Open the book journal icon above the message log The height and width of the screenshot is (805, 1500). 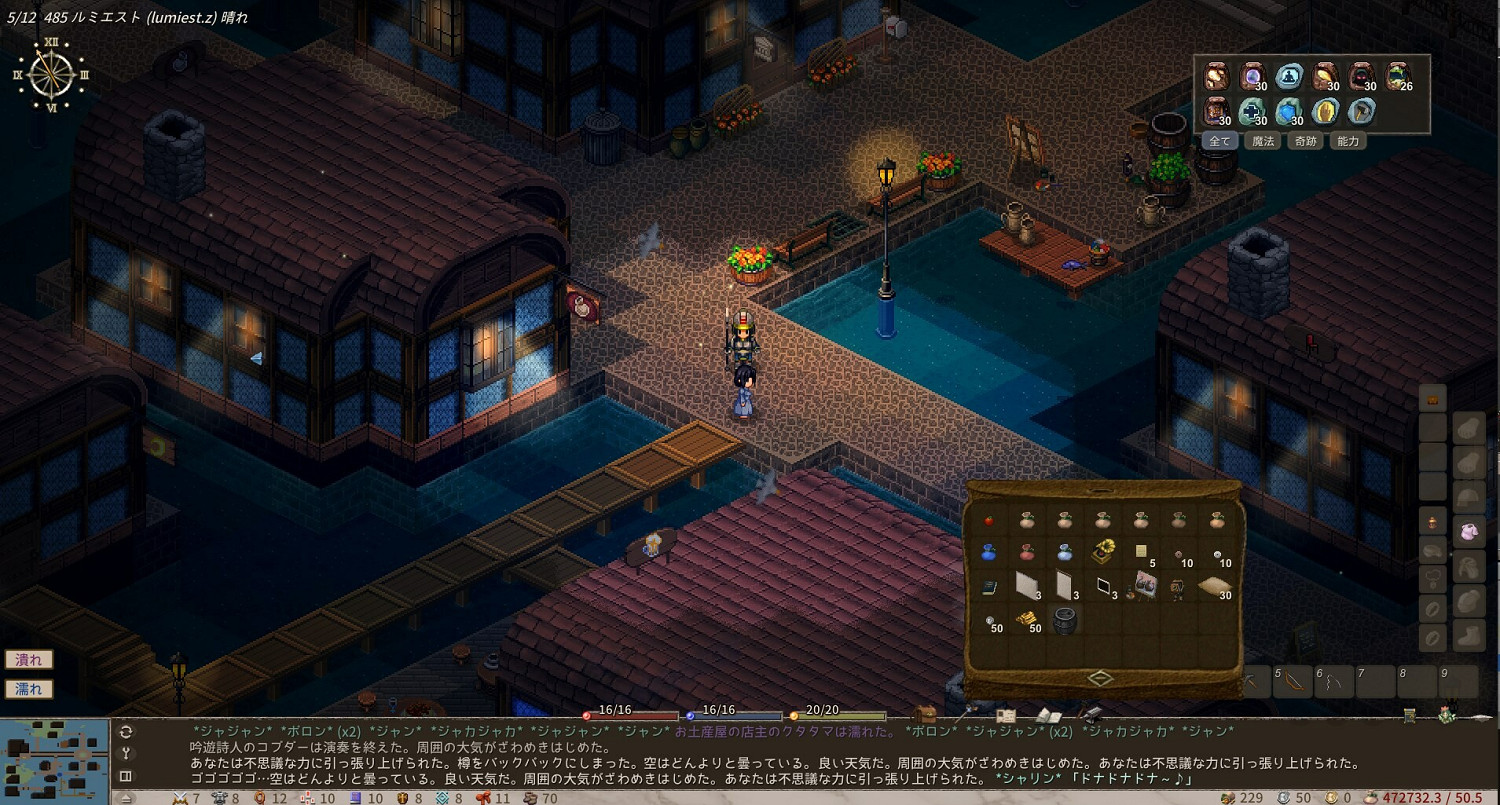[x=1051, y=714]
